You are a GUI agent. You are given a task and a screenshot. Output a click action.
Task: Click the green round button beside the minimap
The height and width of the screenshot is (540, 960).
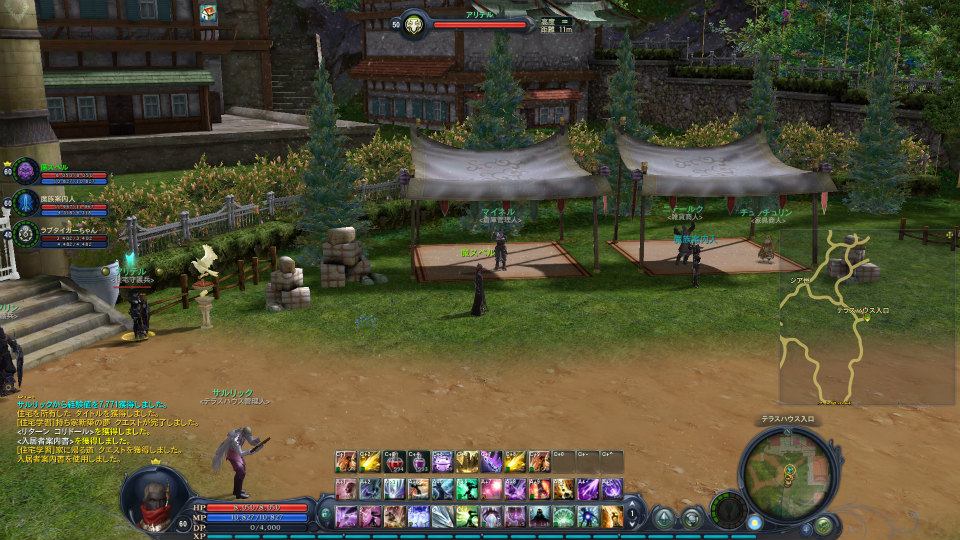point(823,524)
